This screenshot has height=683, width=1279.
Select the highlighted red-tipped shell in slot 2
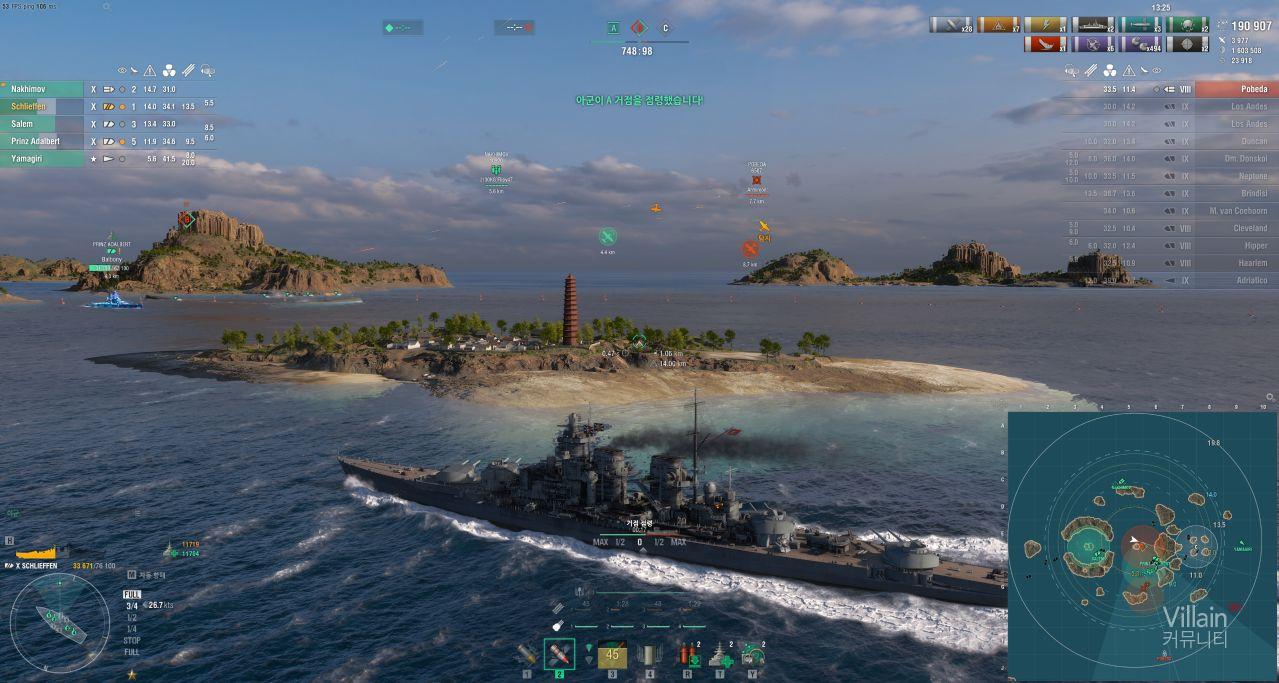tap(559, 654)
